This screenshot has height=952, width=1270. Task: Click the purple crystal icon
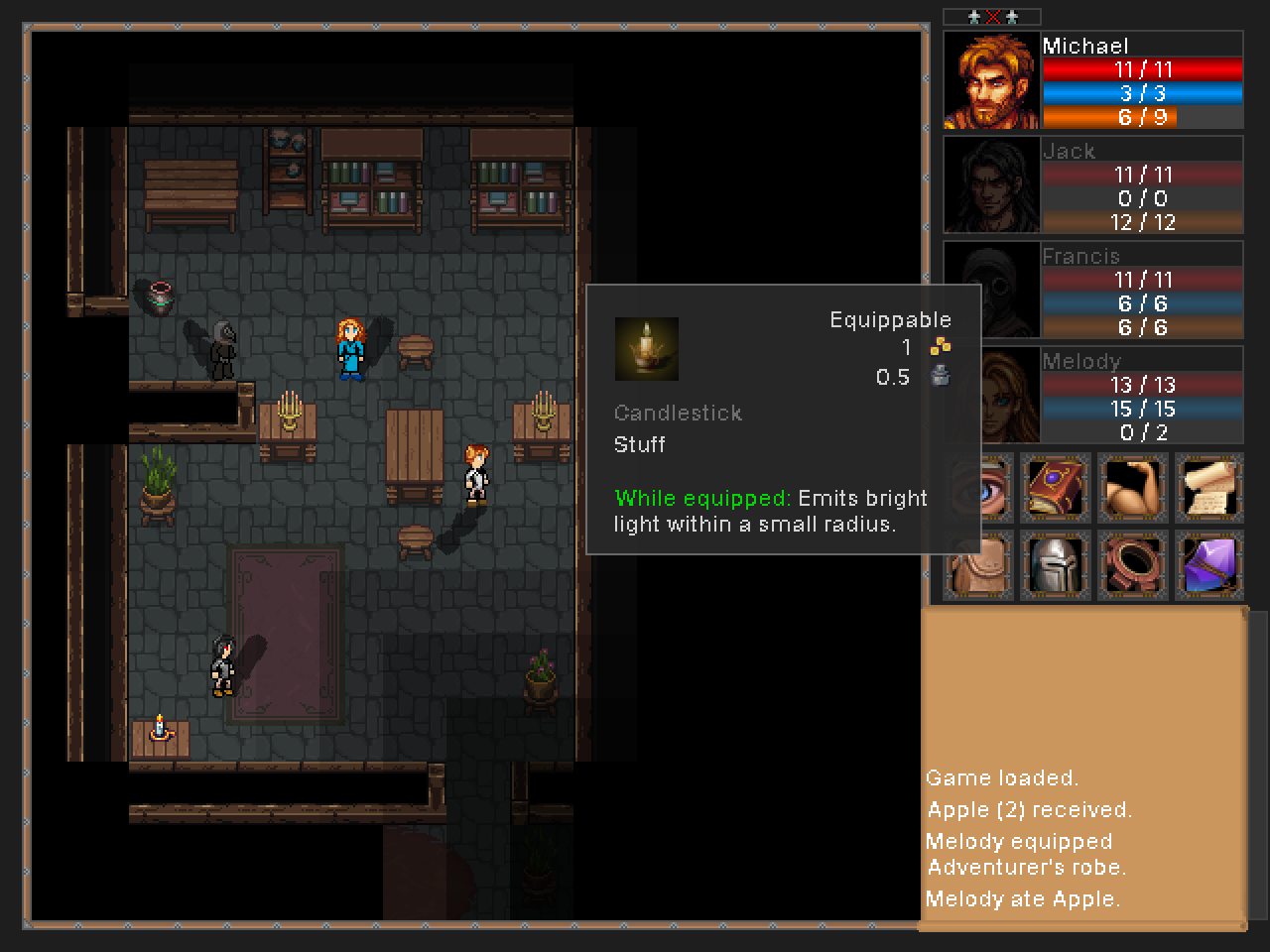[1209, 565]
